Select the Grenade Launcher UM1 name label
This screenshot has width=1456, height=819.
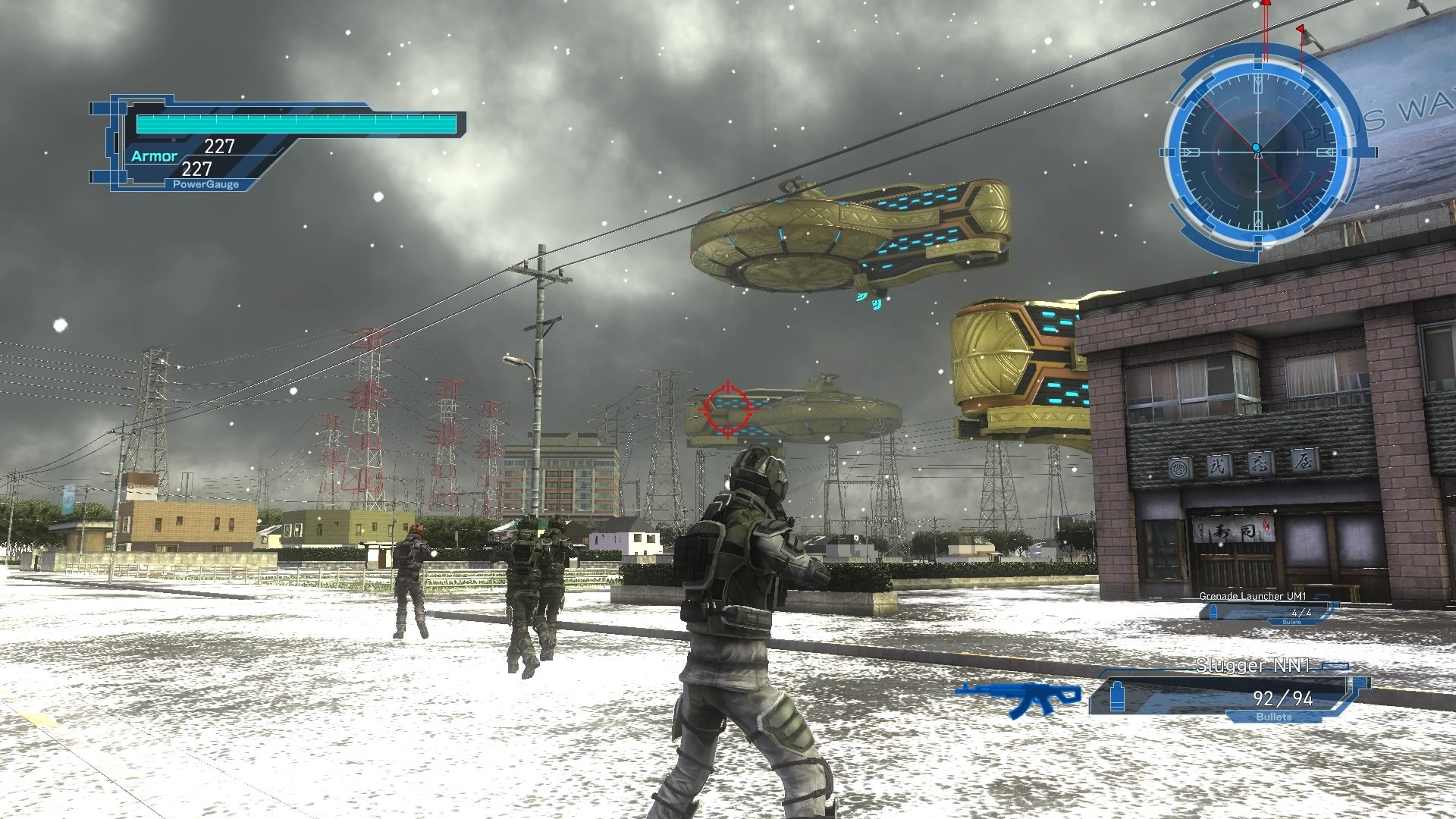point(1253,598)
